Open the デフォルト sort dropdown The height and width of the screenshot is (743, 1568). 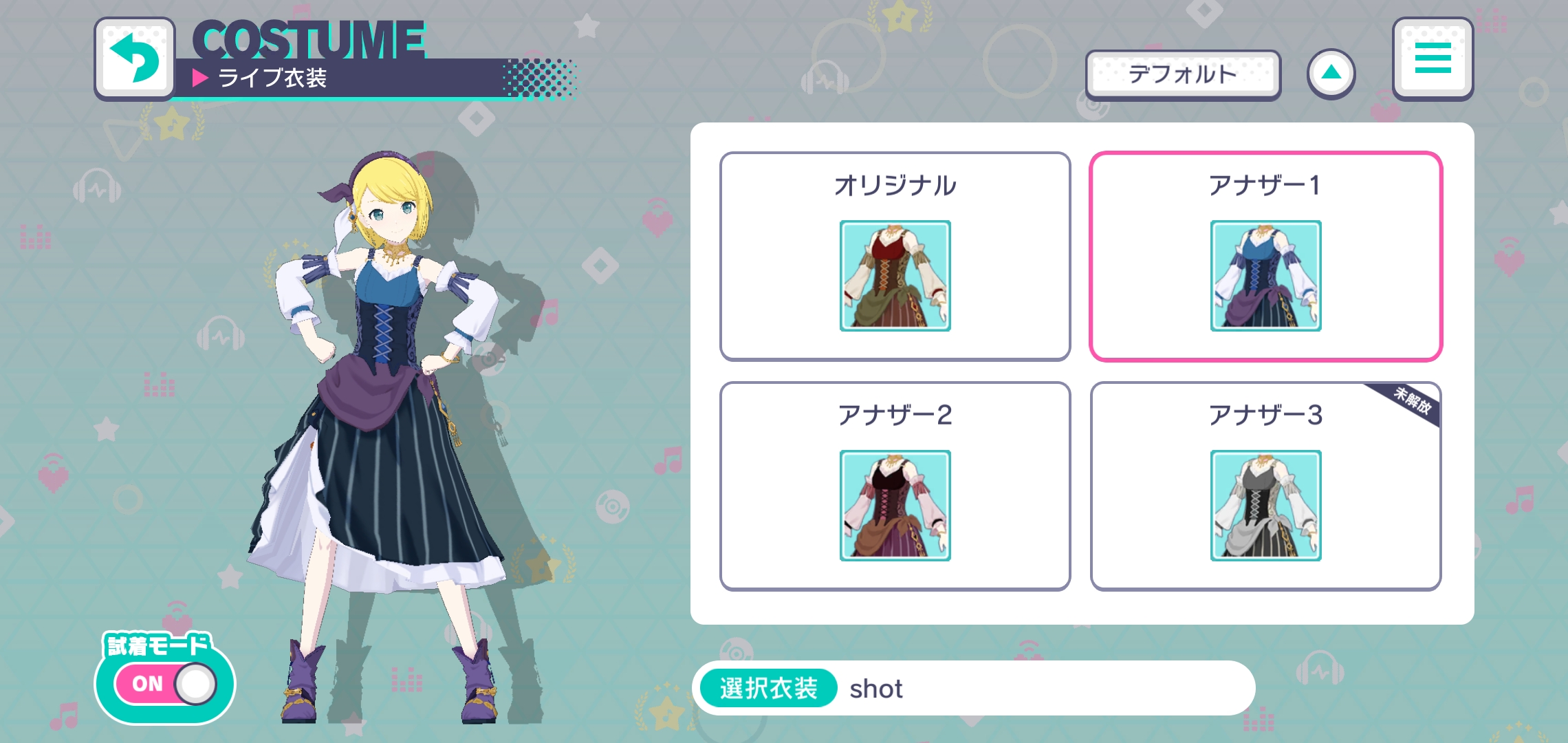tap(1183, 74)
